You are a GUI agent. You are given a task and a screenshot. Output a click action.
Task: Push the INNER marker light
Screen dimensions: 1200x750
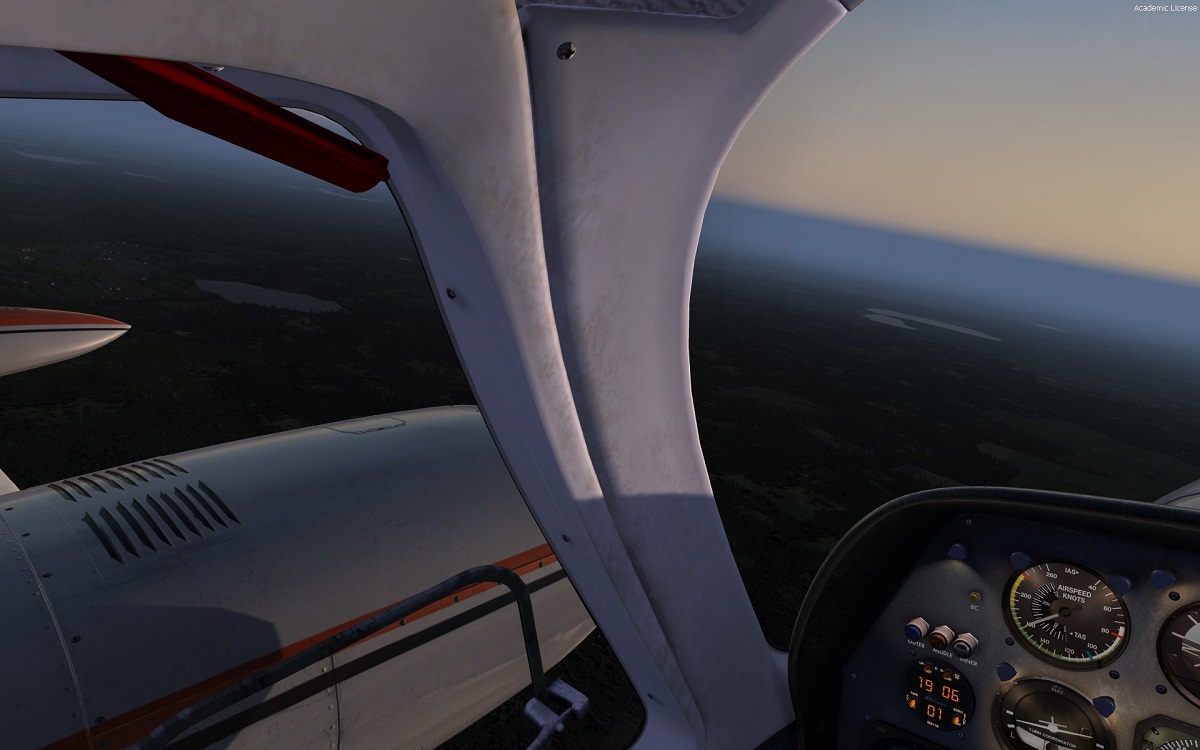pyautogui.click(x=964, y=644)
